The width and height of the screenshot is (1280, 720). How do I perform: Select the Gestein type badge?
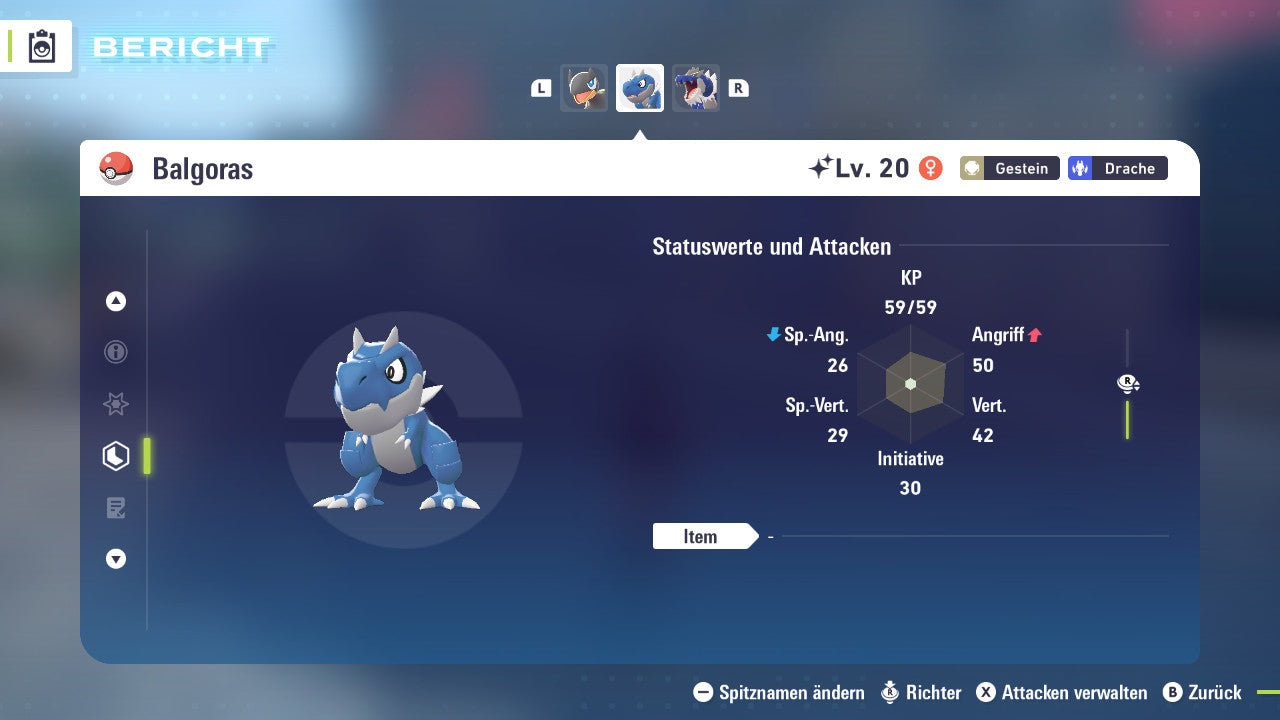point(1009,168)
